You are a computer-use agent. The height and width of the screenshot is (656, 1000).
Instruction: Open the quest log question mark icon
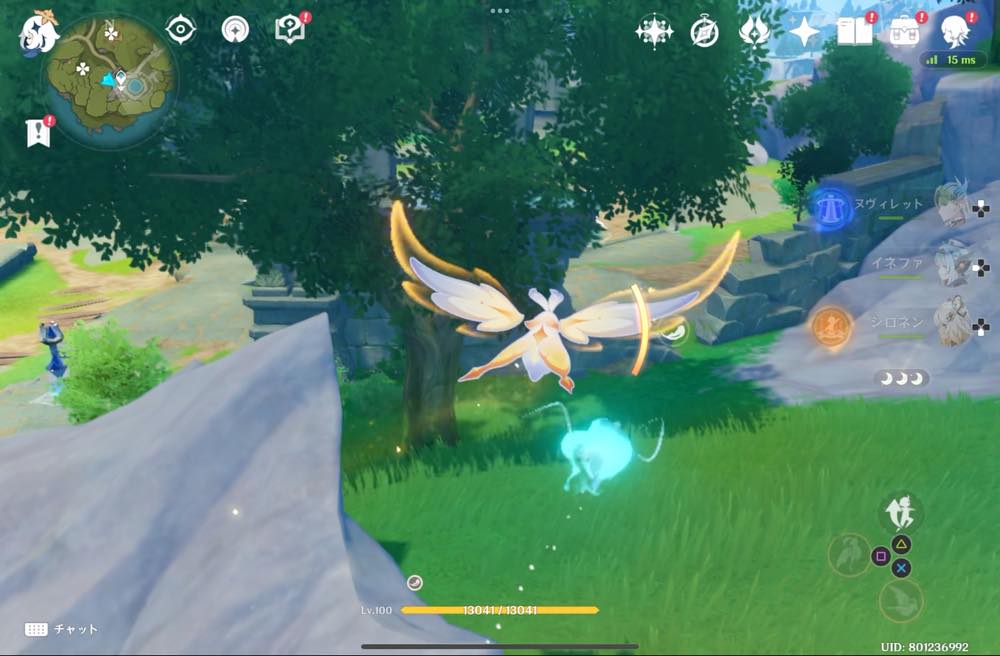pyautogui.click(x=290, y=29)
